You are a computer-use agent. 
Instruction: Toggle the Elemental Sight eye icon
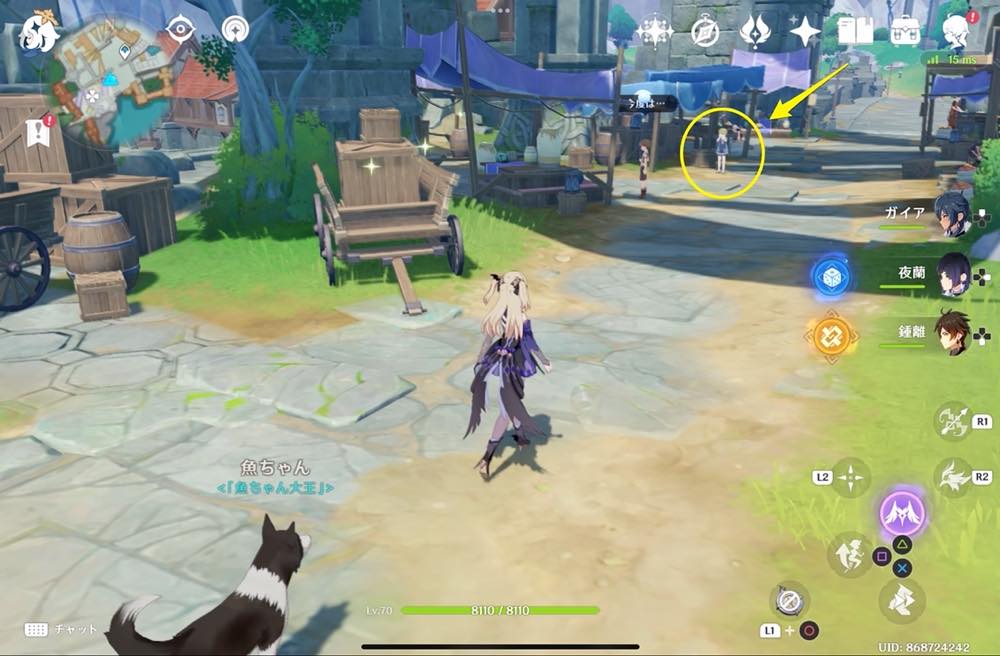(x=181, y=28)
